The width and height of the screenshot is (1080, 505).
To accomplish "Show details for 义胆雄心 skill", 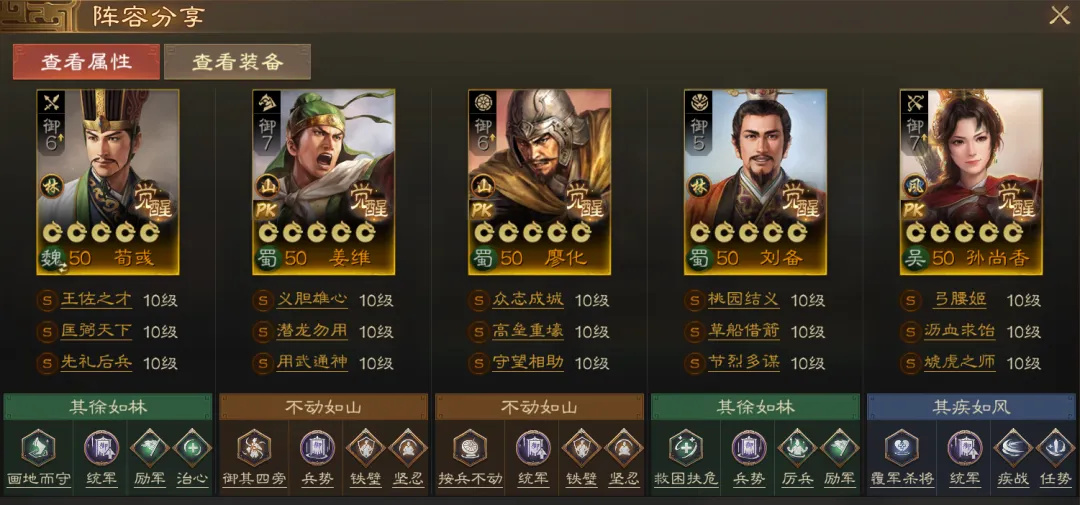I will coord(312,300).
